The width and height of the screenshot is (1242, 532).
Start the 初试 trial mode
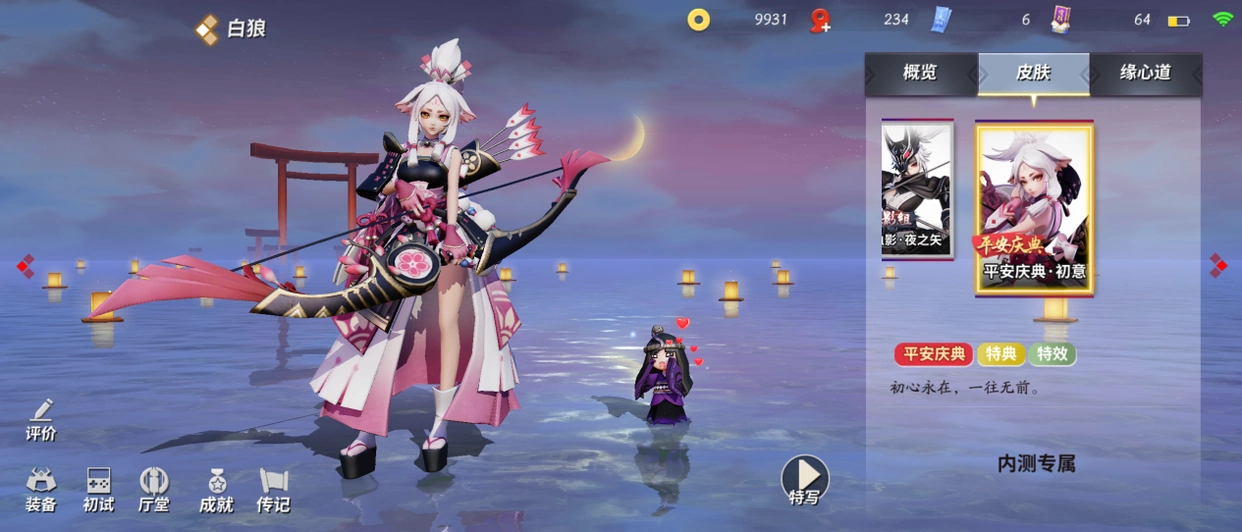click(x=98, y=490)
